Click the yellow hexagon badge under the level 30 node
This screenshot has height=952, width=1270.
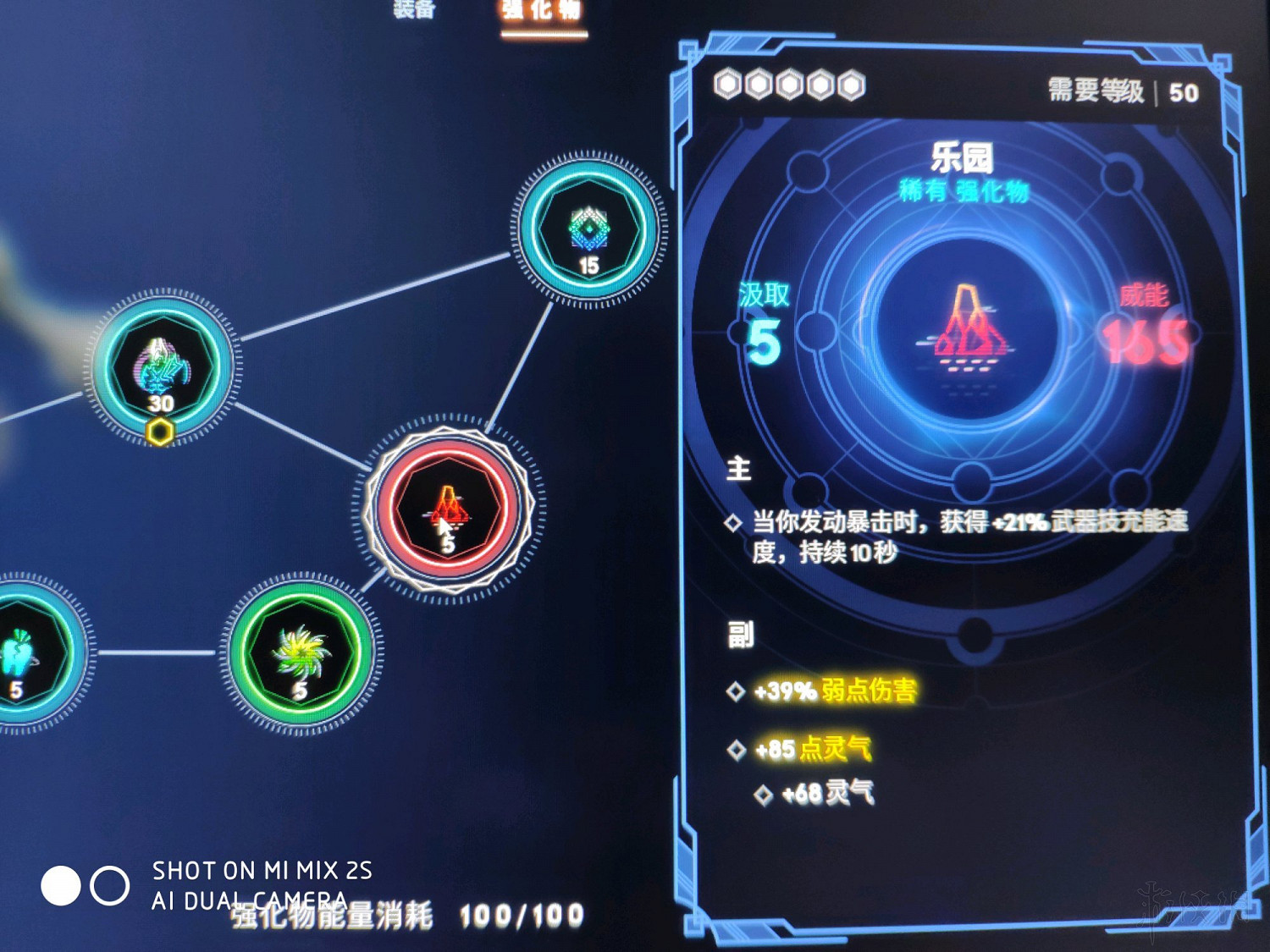click(161, 432)
